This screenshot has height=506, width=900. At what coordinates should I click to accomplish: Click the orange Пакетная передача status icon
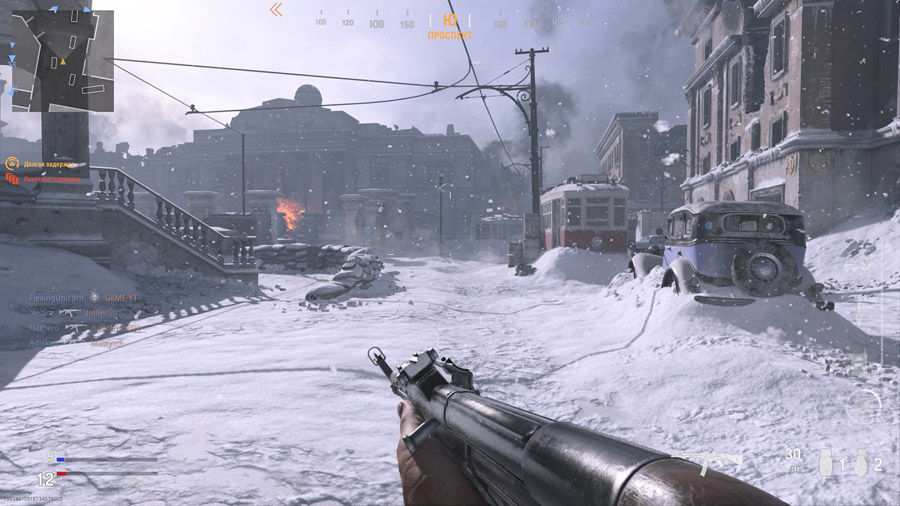(x=13, y=179)
